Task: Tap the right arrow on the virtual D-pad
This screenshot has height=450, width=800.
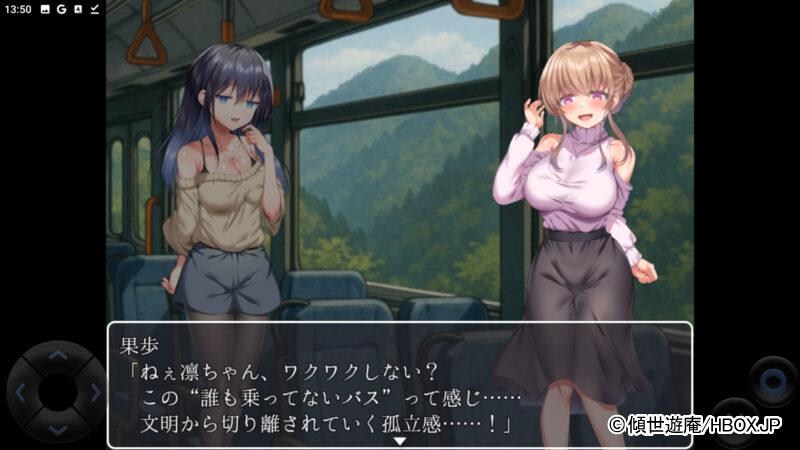Action: [x=93, y=392]
